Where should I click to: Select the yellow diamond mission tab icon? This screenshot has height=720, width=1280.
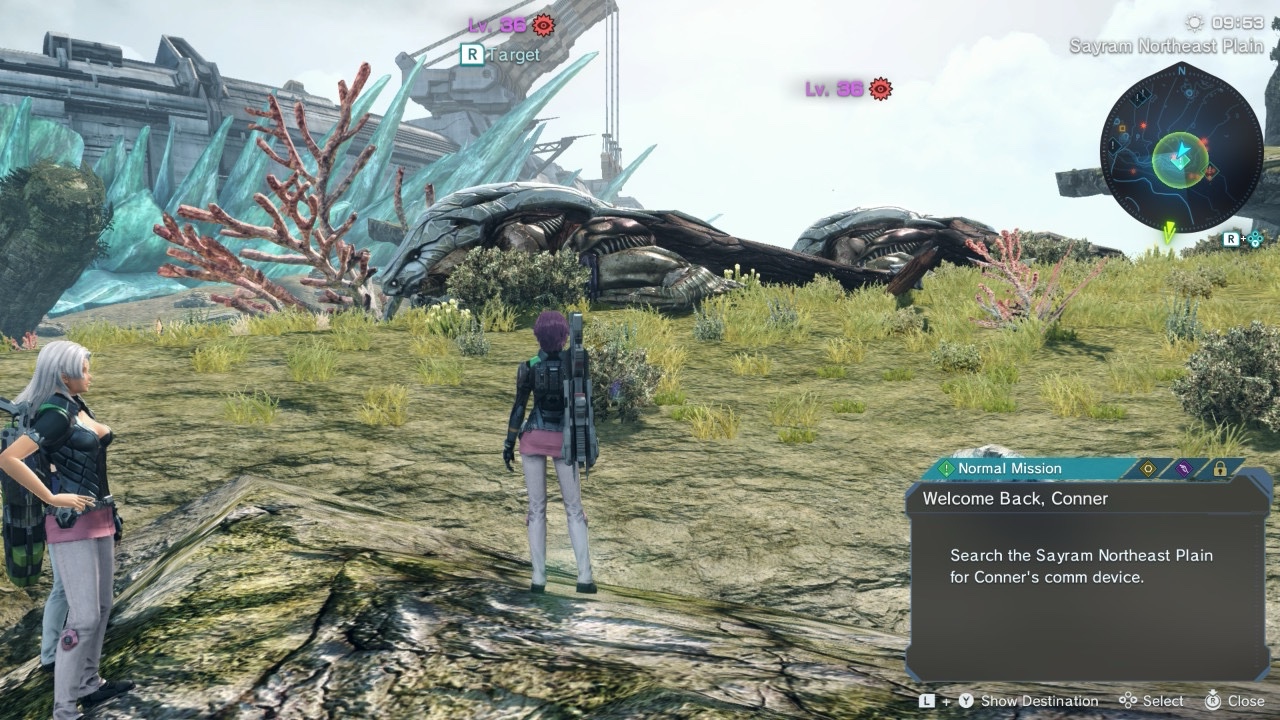pos(1148,468)
